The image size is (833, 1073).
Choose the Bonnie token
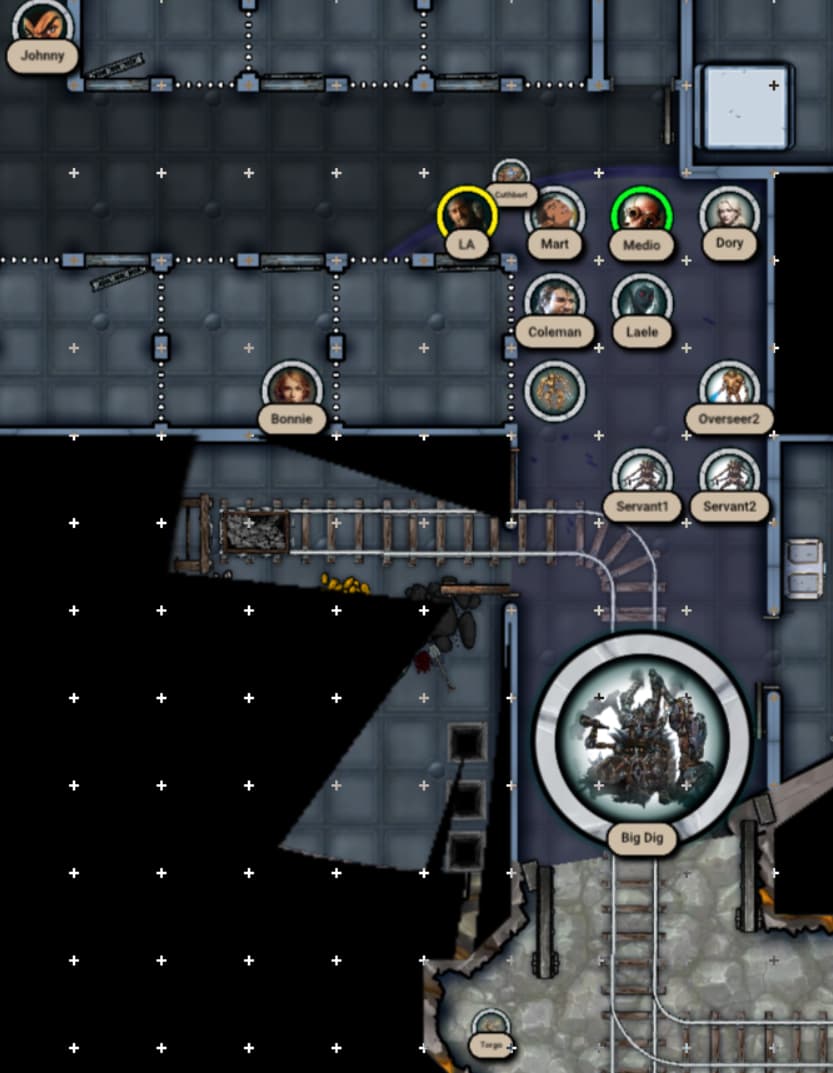[292, 388]
